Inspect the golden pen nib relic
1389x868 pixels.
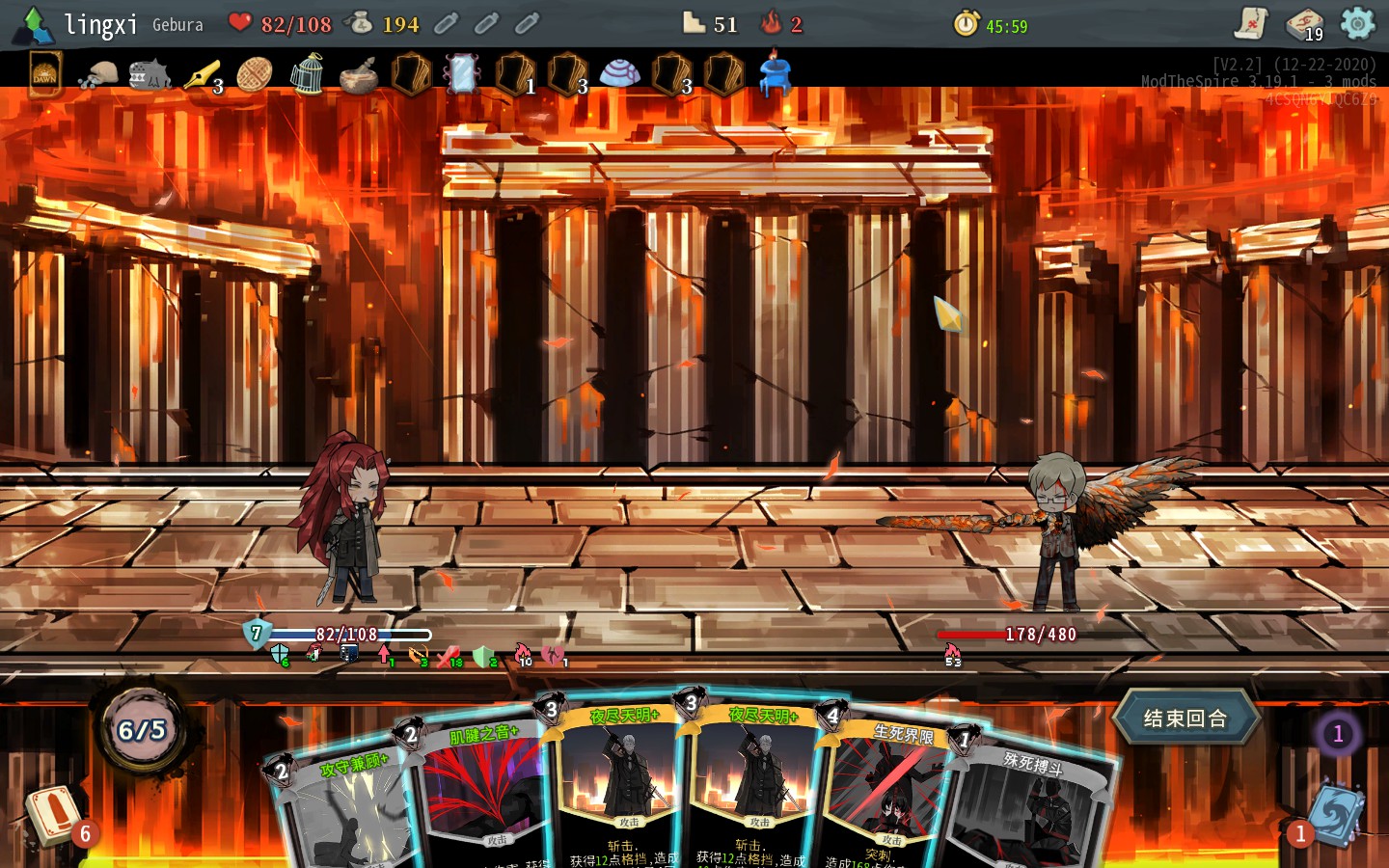tap(202, 74)
